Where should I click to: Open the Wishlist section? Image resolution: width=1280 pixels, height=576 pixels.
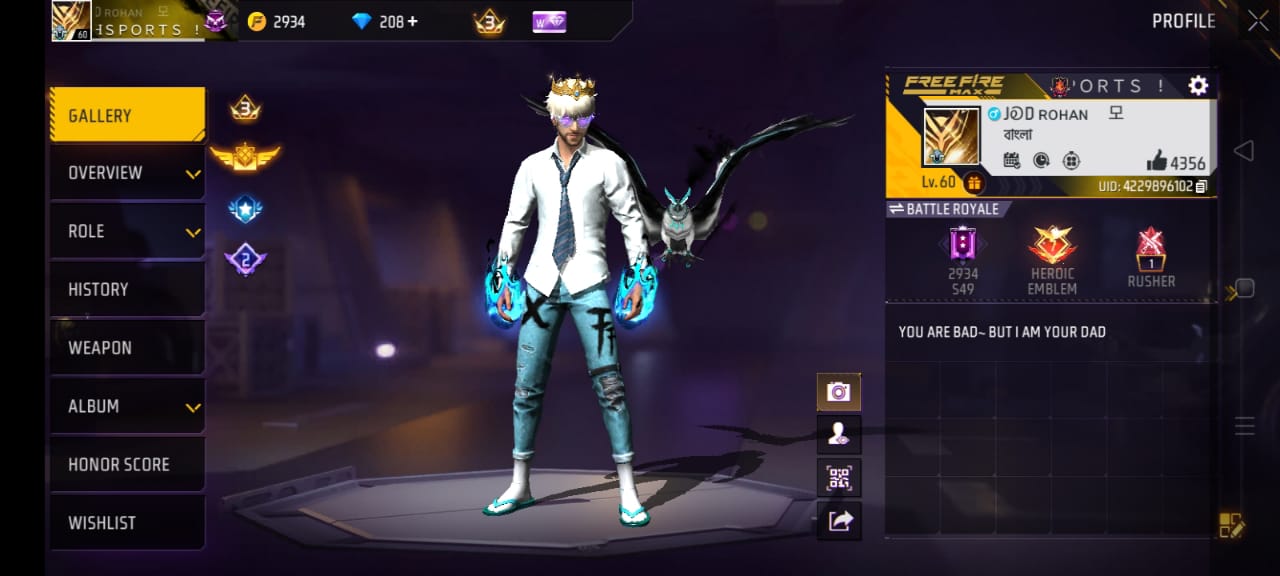point(127,522)
